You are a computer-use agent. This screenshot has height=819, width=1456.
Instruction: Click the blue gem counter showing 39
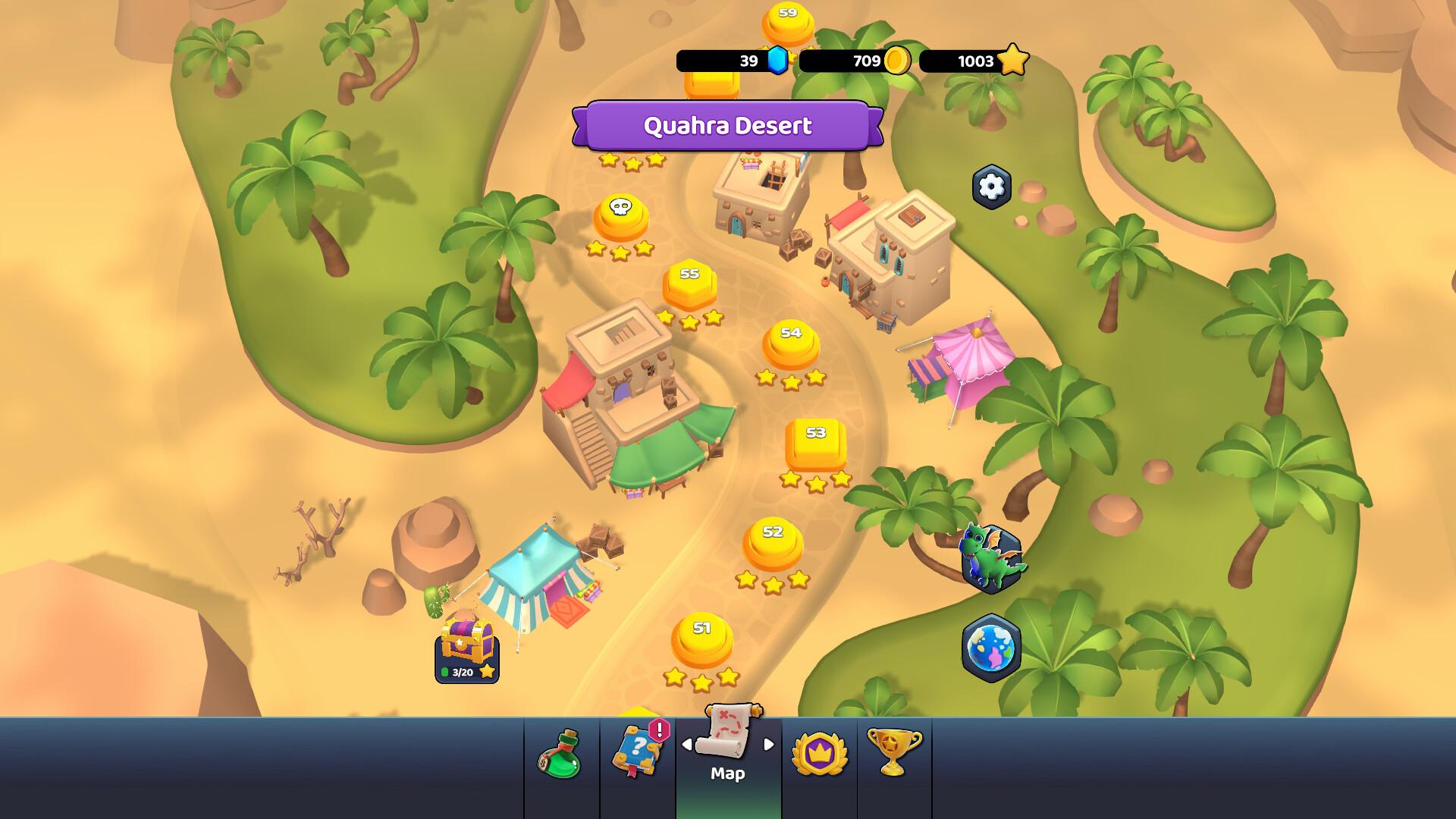730,61
